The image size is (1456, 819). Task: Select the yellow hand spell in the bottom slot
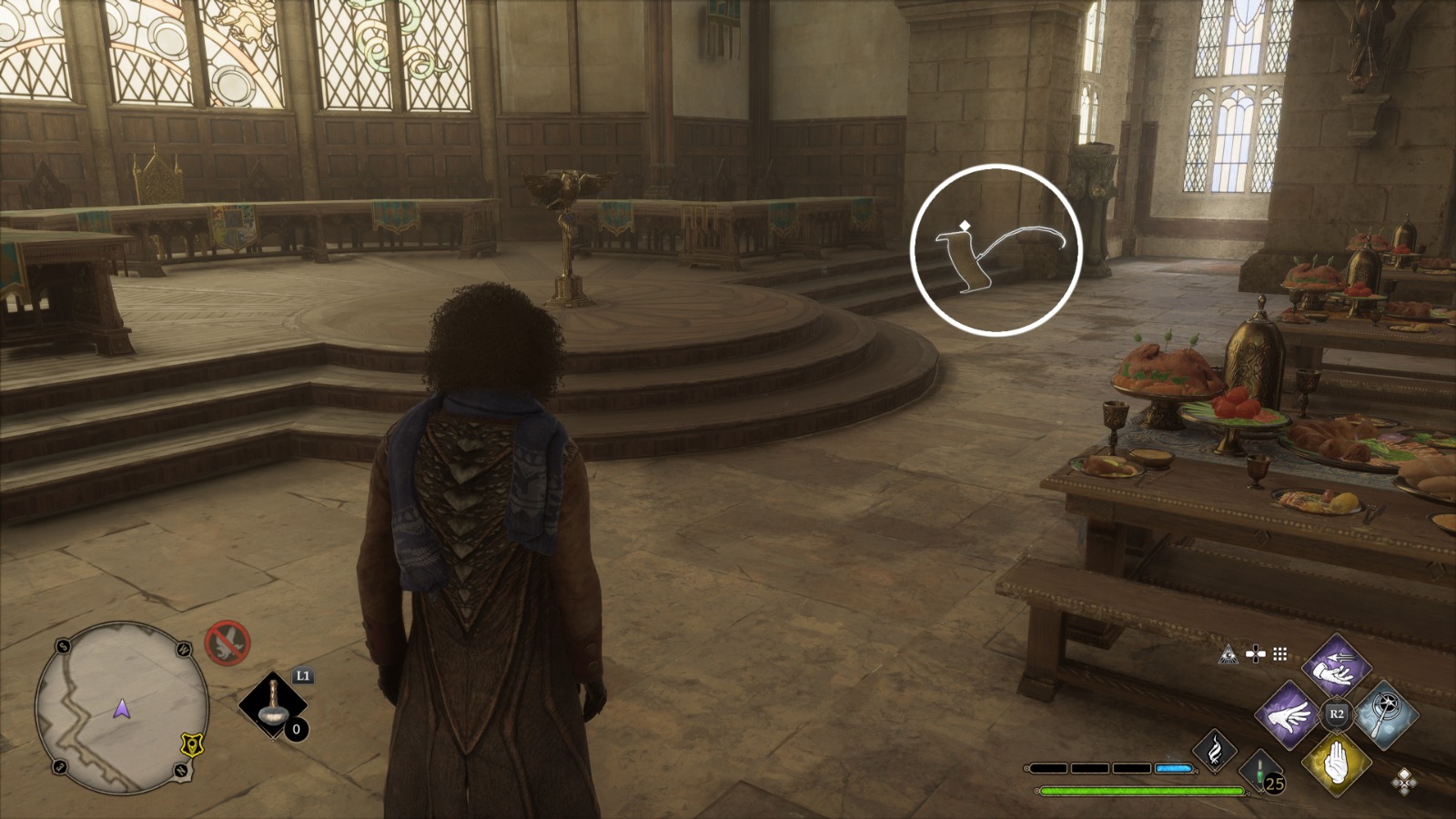click(x=1337, y=763)
